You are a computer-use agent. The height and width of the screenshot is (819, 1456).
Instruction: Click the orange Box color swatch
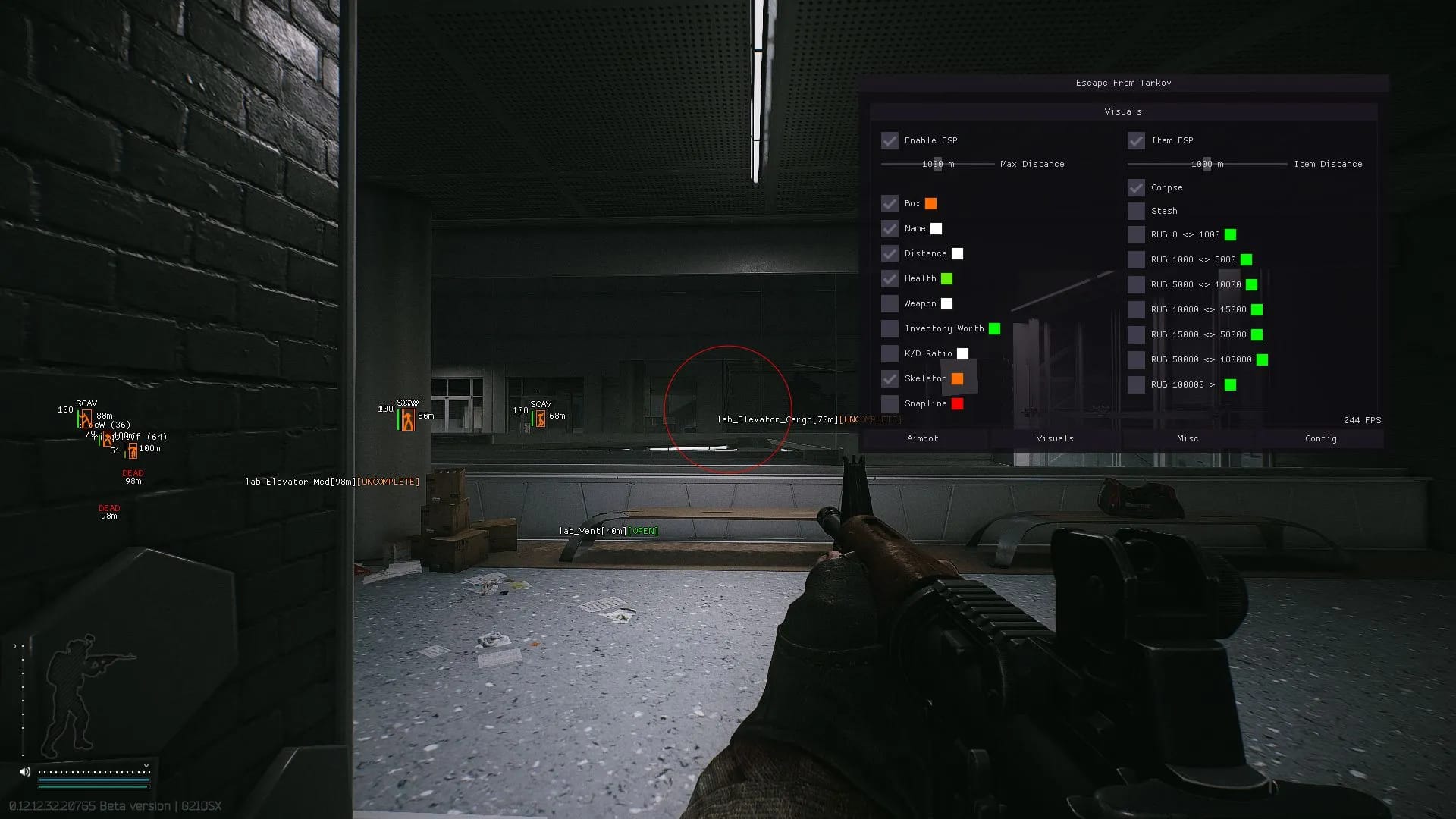930,203
